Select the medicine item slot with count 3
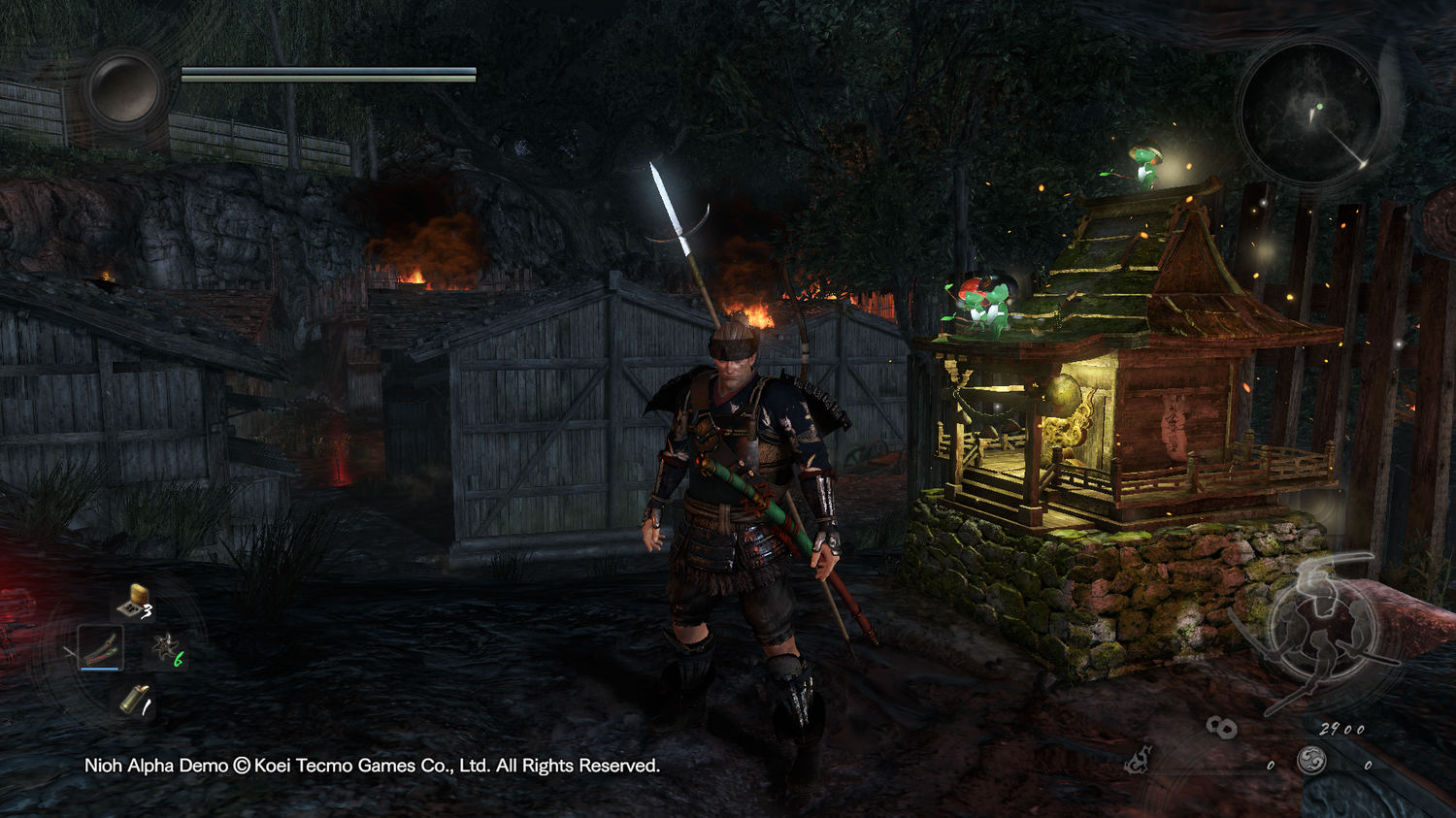The image size is (1456, 818). click(133, 602)
